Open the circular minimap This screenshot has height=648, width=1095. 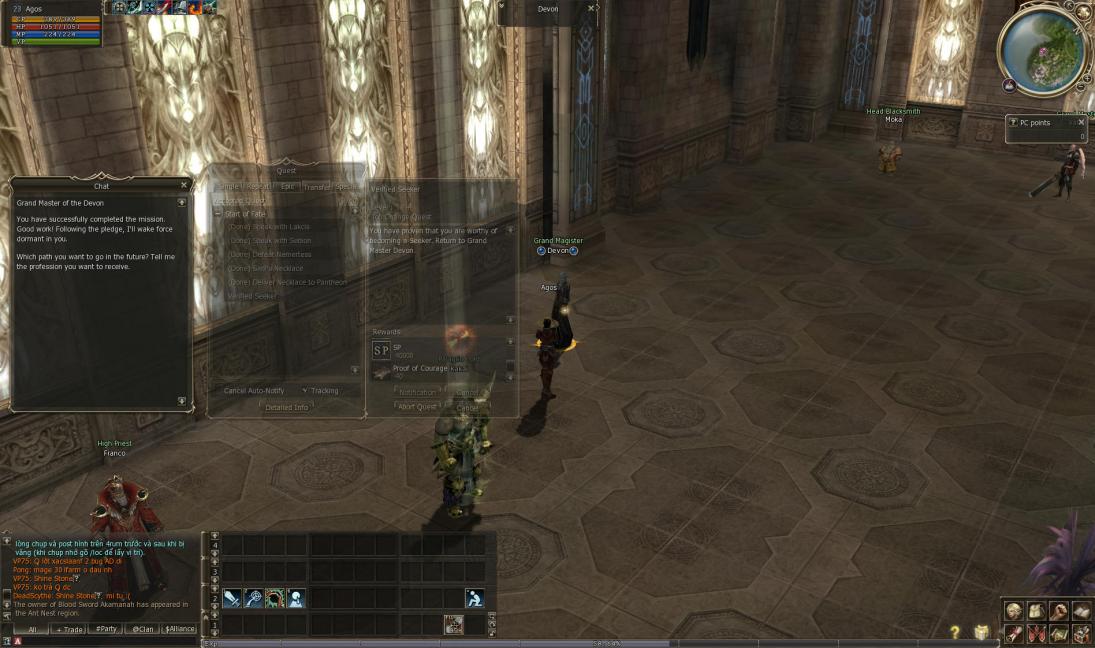(x=1043, y=49)
